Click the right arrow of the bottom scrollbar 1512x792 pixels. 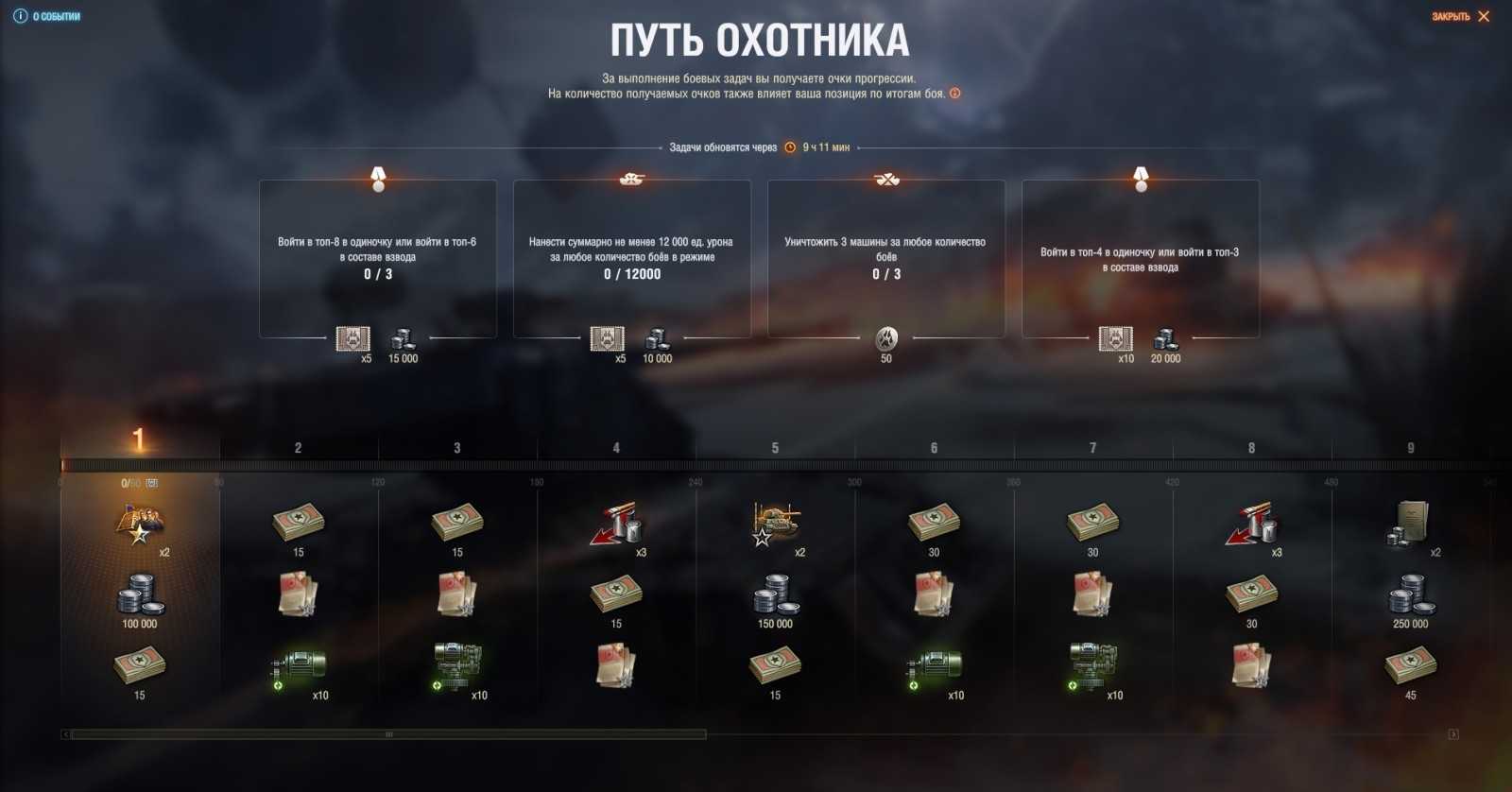(1452, 732)
